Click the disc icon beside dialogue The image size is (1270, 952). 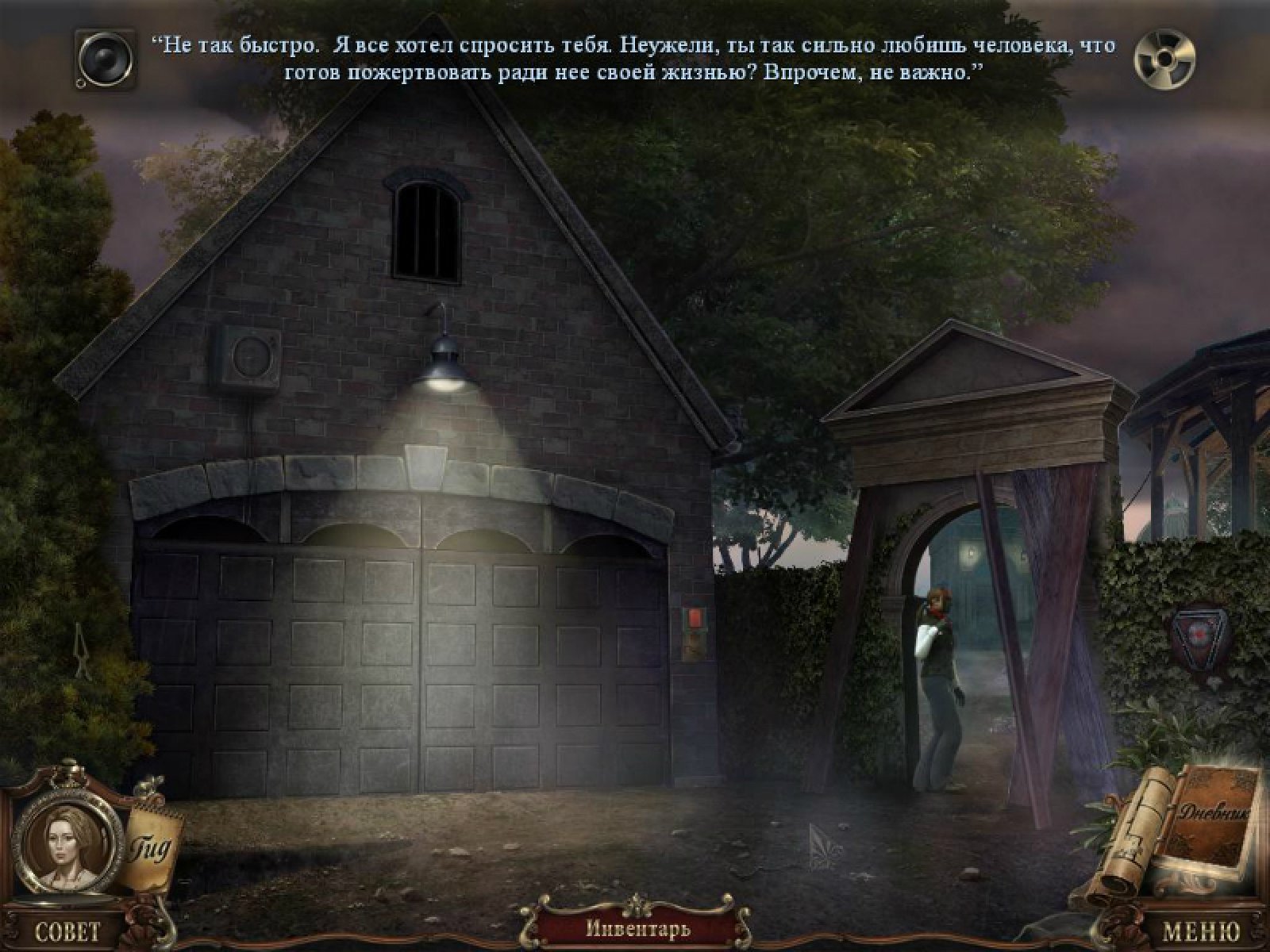coord(1164,58)
